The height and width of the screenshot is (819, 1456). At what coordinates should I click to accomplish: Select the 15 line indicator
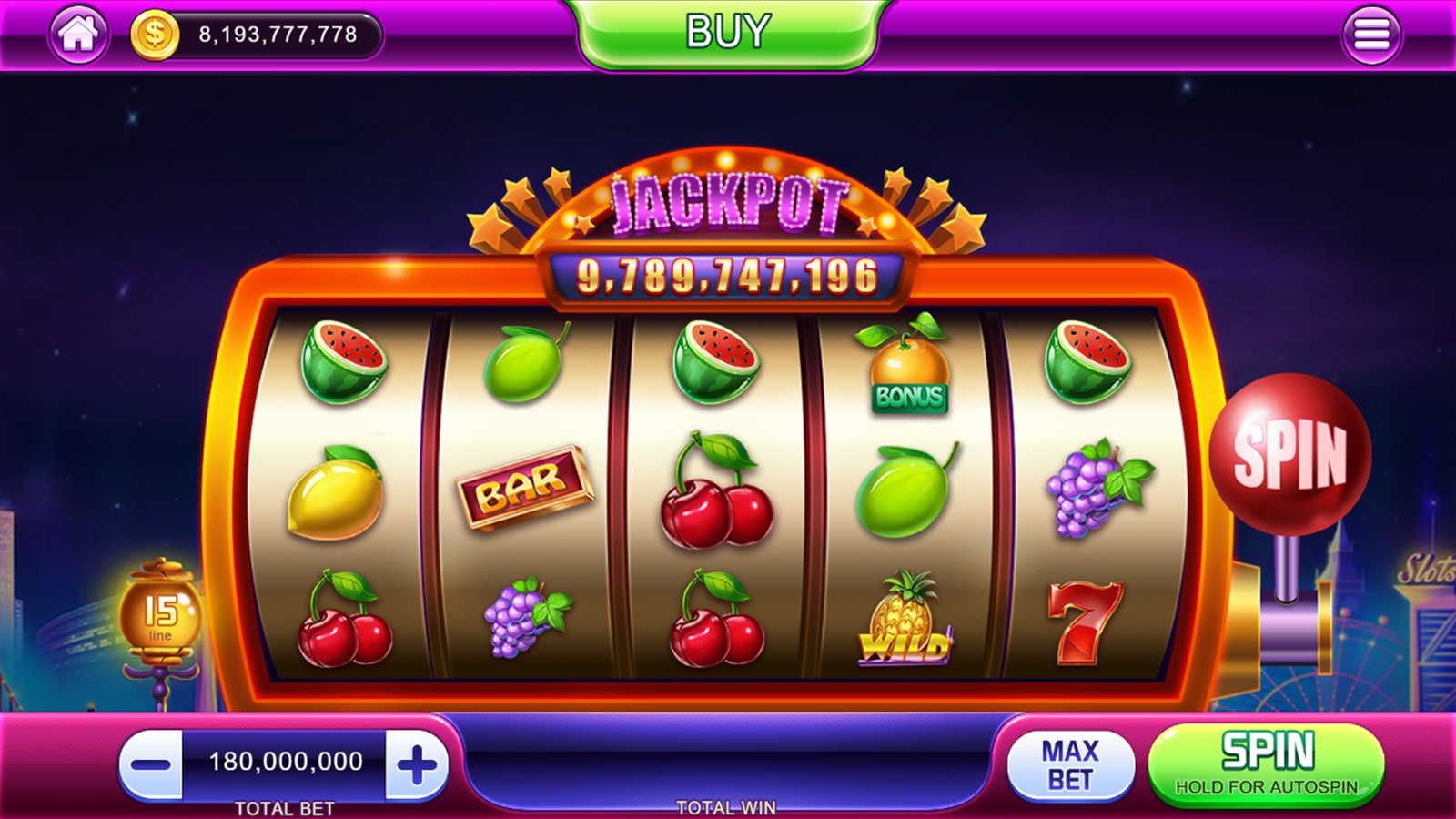[x=161, y=614]
